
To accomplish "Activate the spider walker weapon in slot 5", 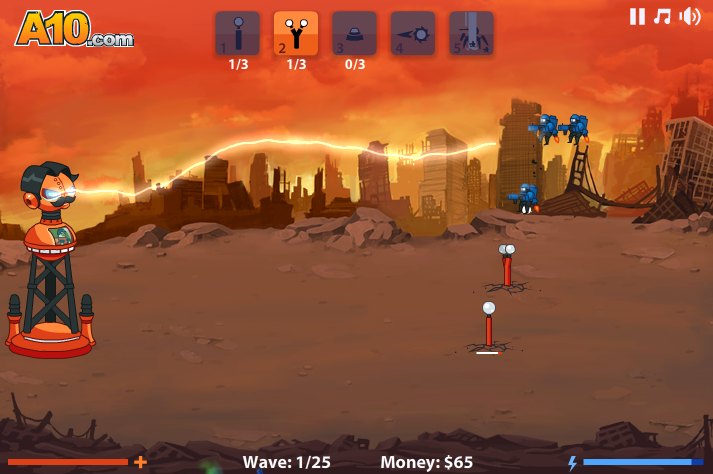I will [471, 33].
